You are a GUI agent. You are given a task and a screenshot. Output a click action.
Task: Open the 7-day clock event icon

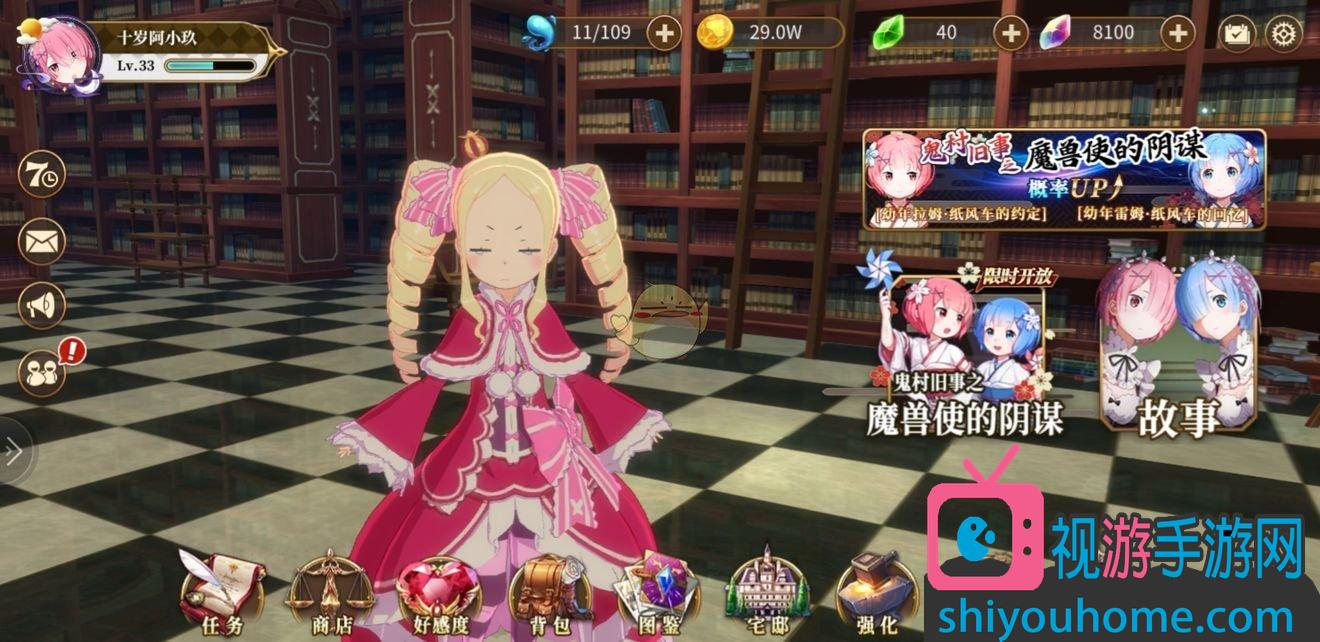tap(42, 175)
